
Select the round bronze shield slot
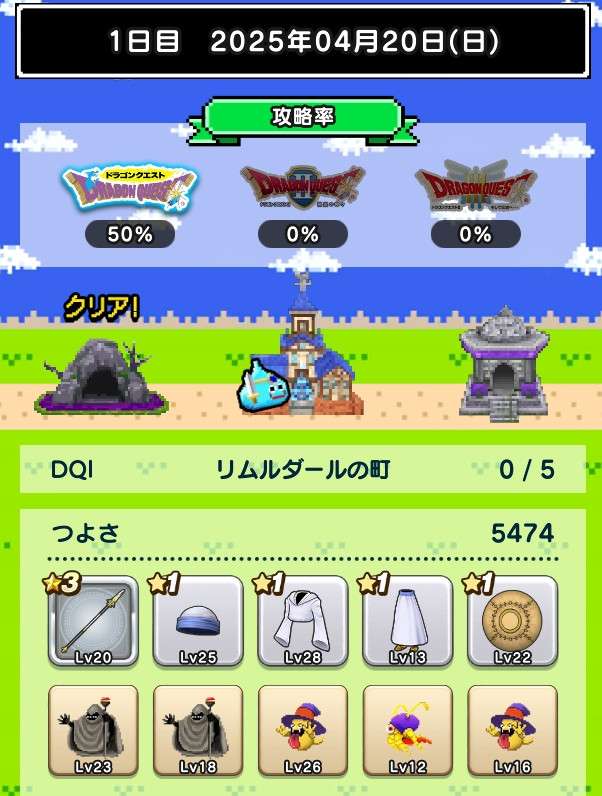pyautogui.click(x=511, y=621)
